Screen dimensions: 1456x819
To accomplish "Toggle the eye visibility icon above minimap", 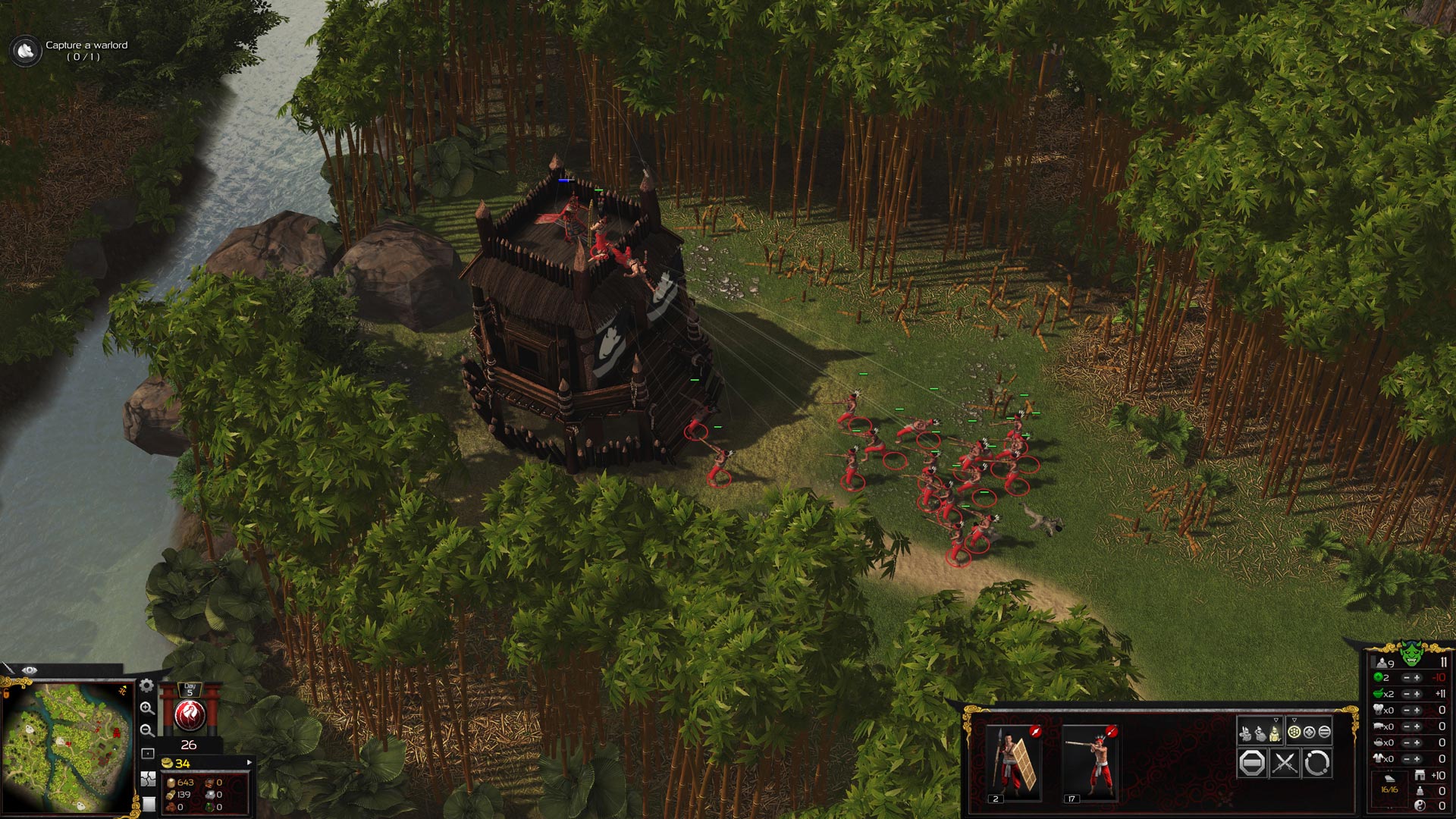I will pyautogui.click(x=30, y=670).
